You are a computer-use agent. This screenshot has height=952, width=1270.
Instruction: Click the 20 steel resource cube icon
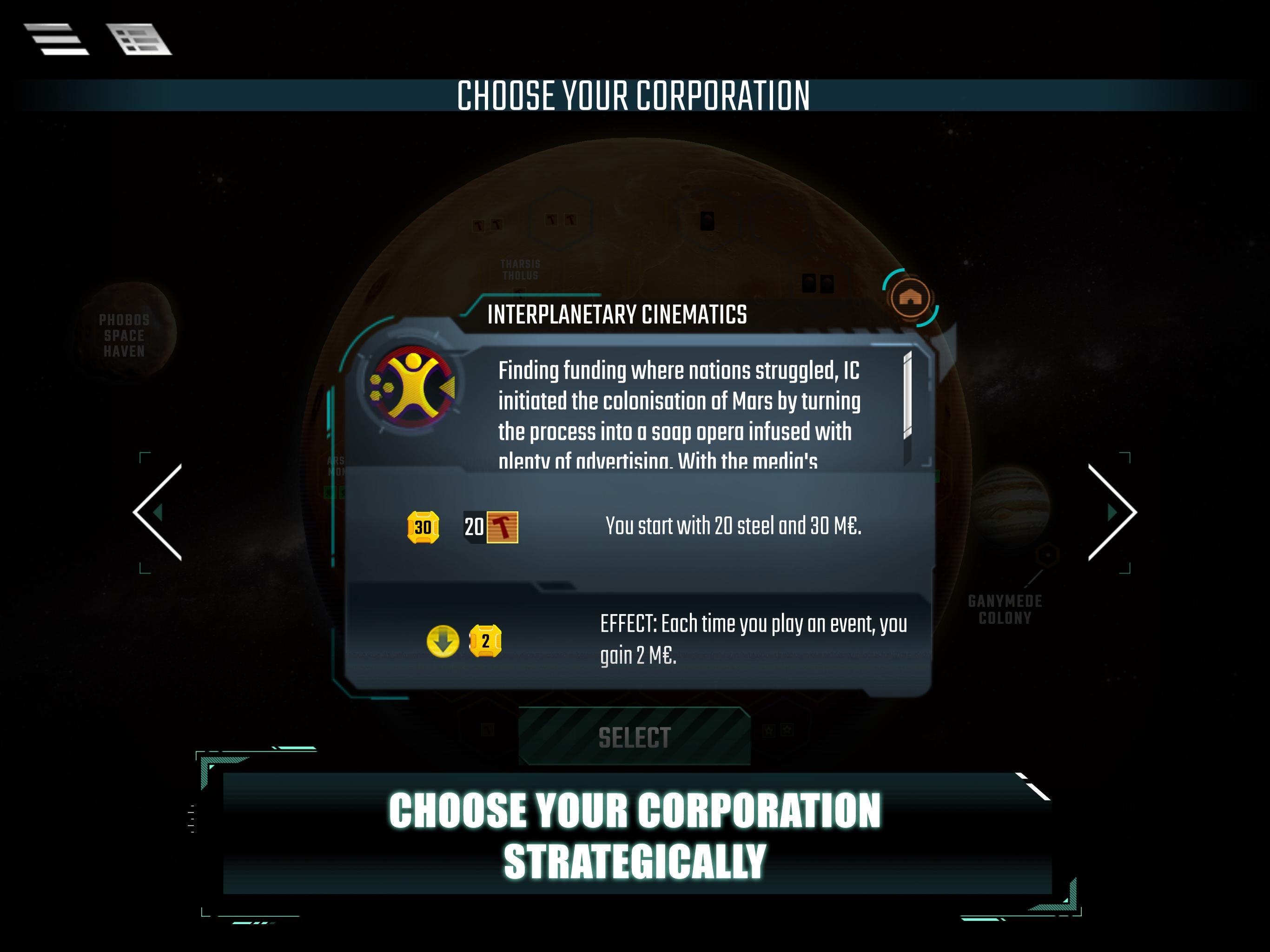coord(503,526)
